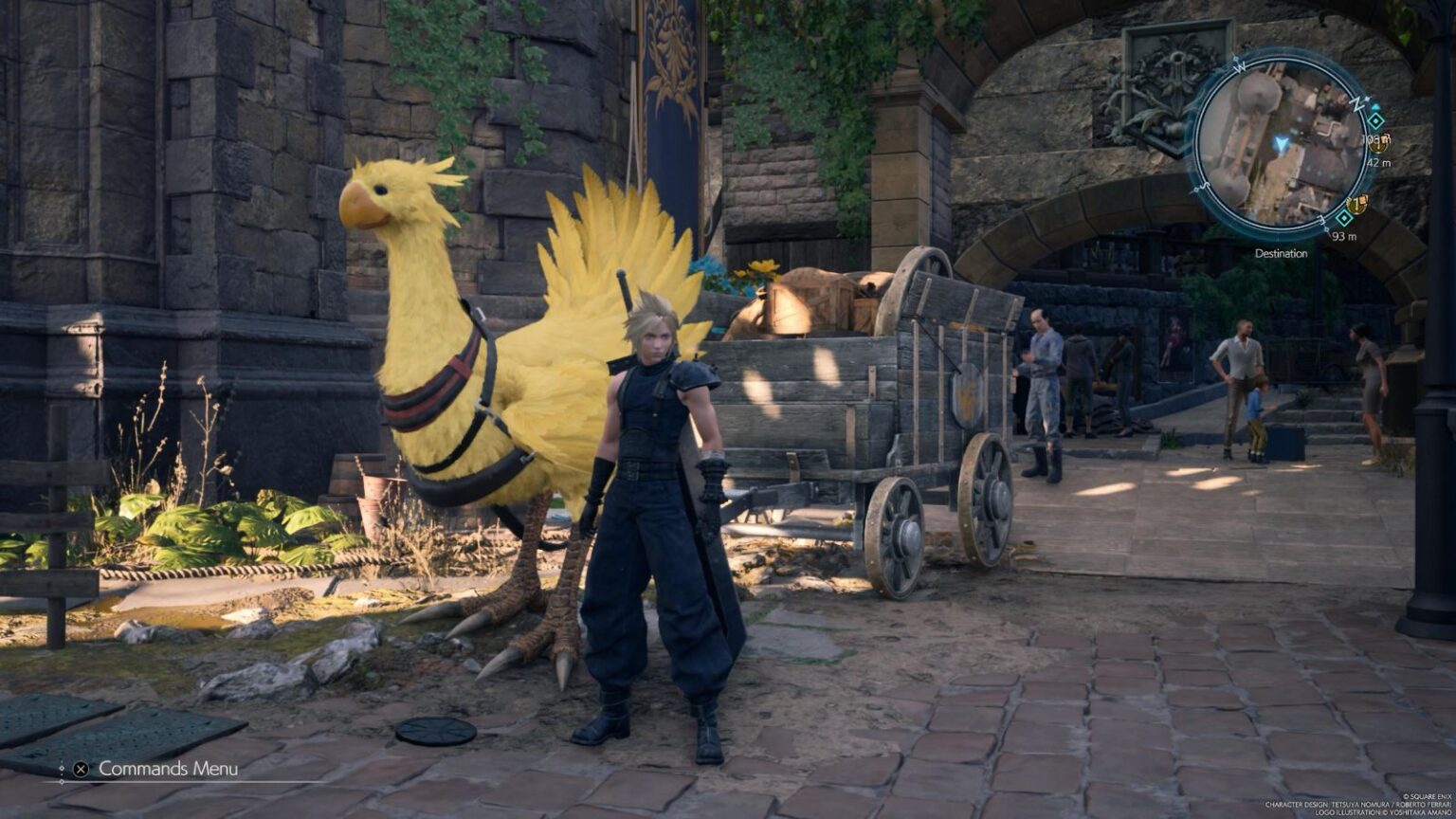Click the second teal diamond marker near 93 m
Viewport: 1456px width, 819px height.
point(1344,218)
